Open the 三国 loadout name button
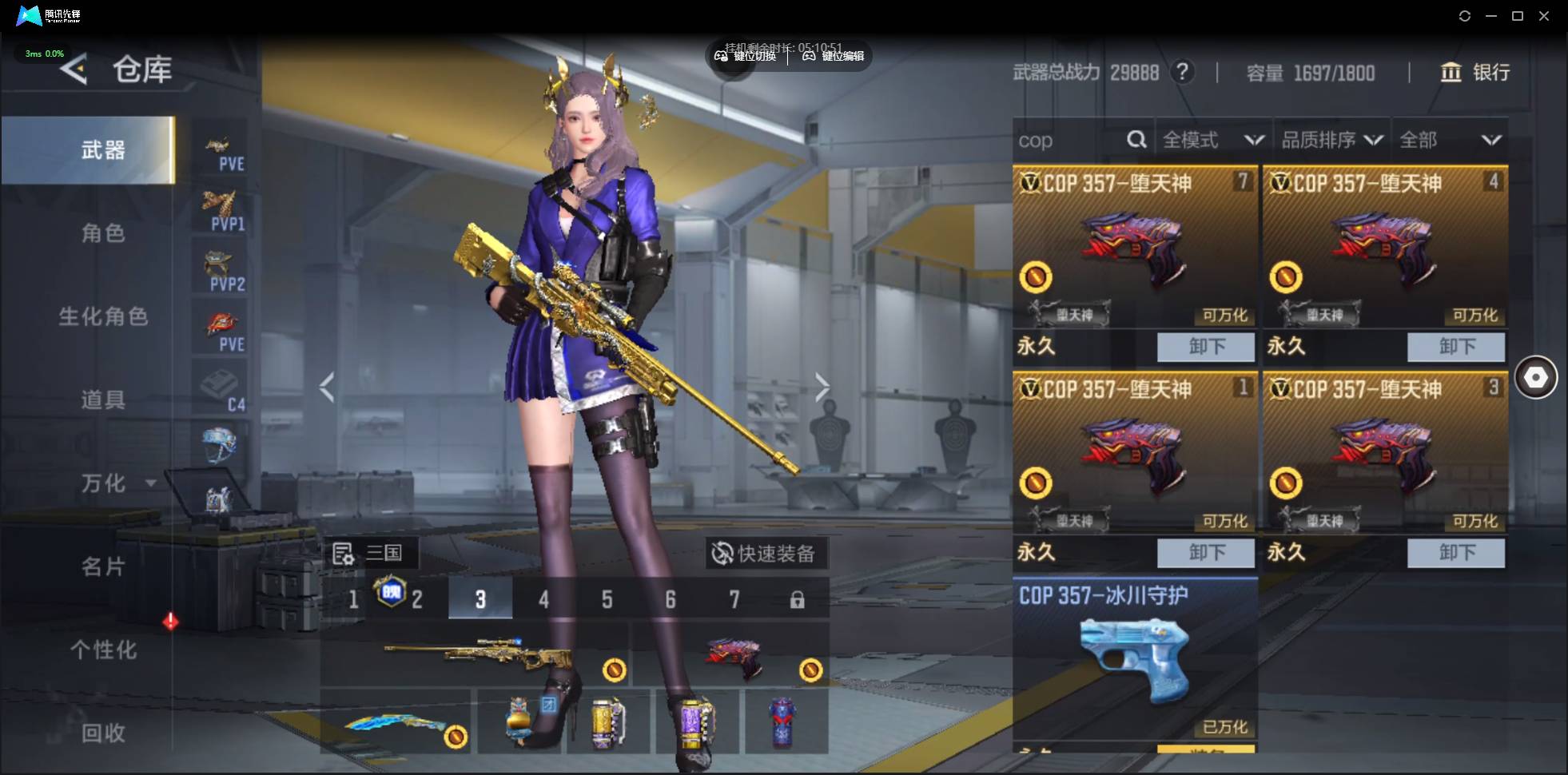 click(369, 553)
